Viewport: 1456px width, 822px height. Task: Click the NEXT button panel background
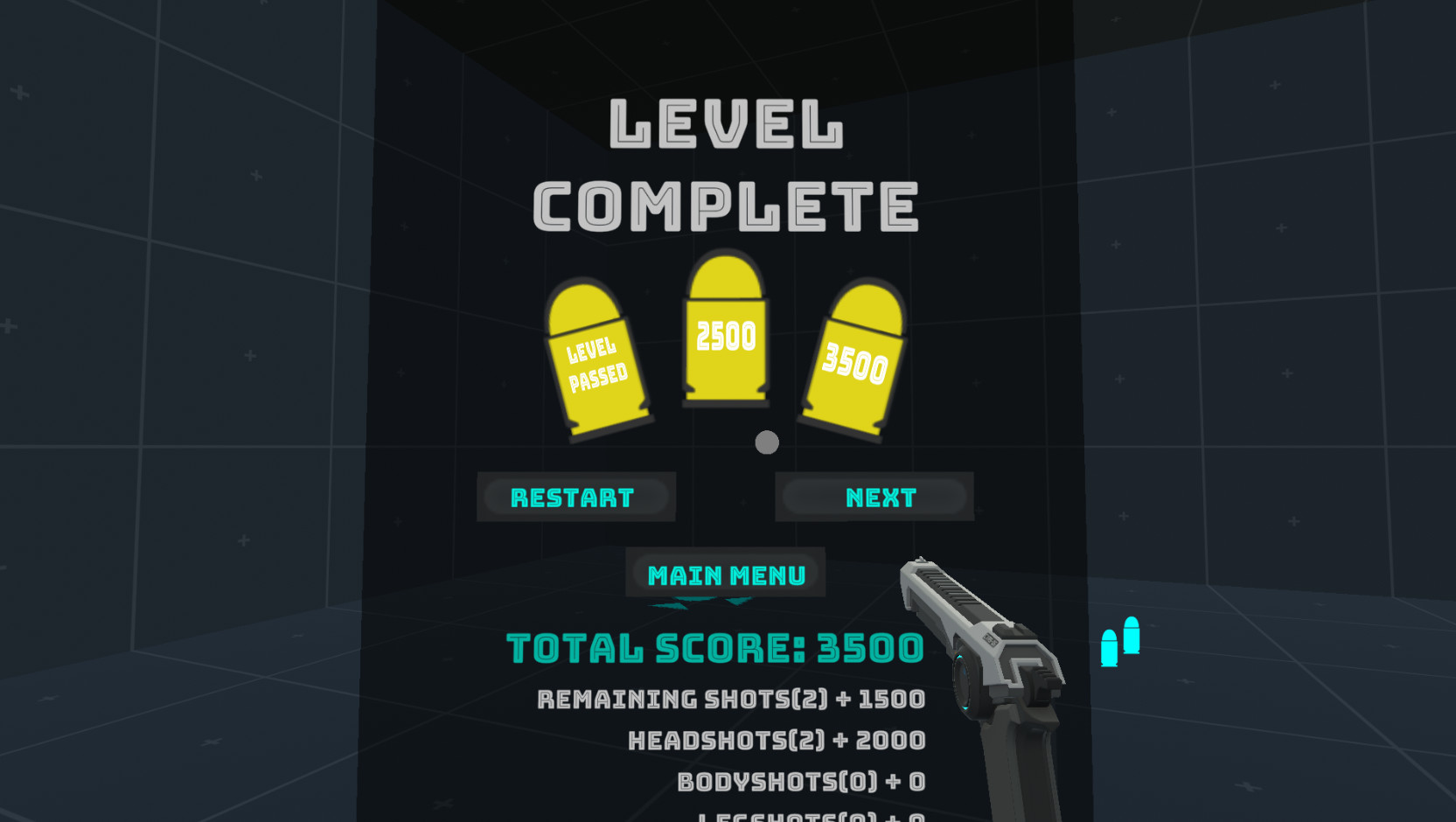[x=874, y=497]
